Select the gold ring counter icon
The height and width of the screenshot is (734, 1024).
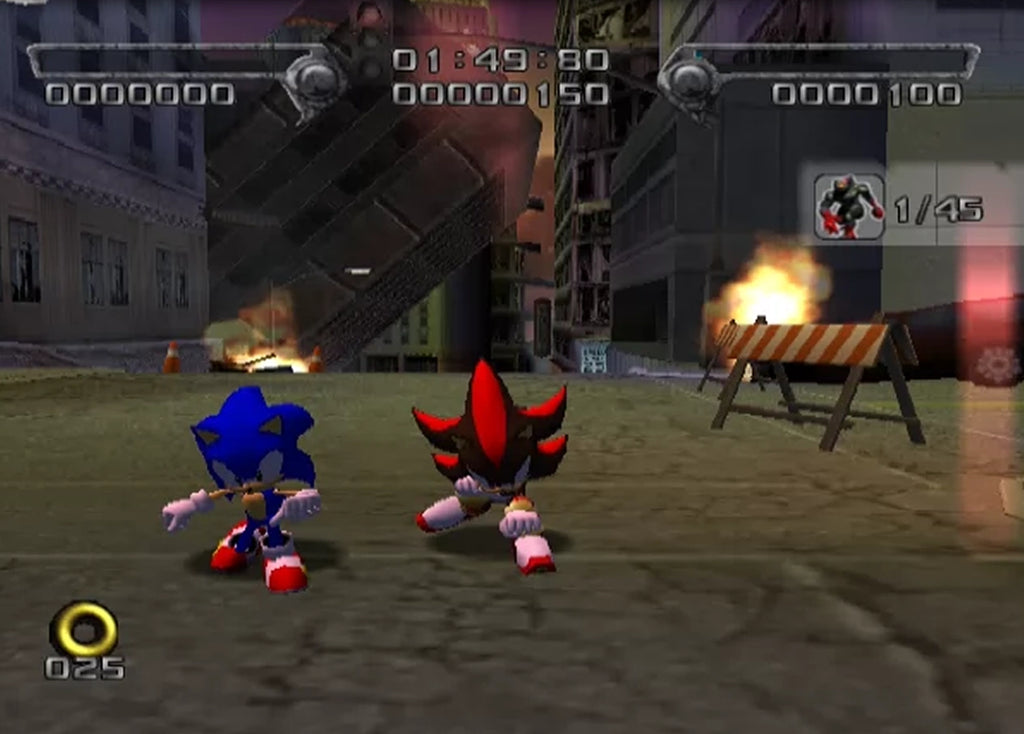click(x=83, y=628)
